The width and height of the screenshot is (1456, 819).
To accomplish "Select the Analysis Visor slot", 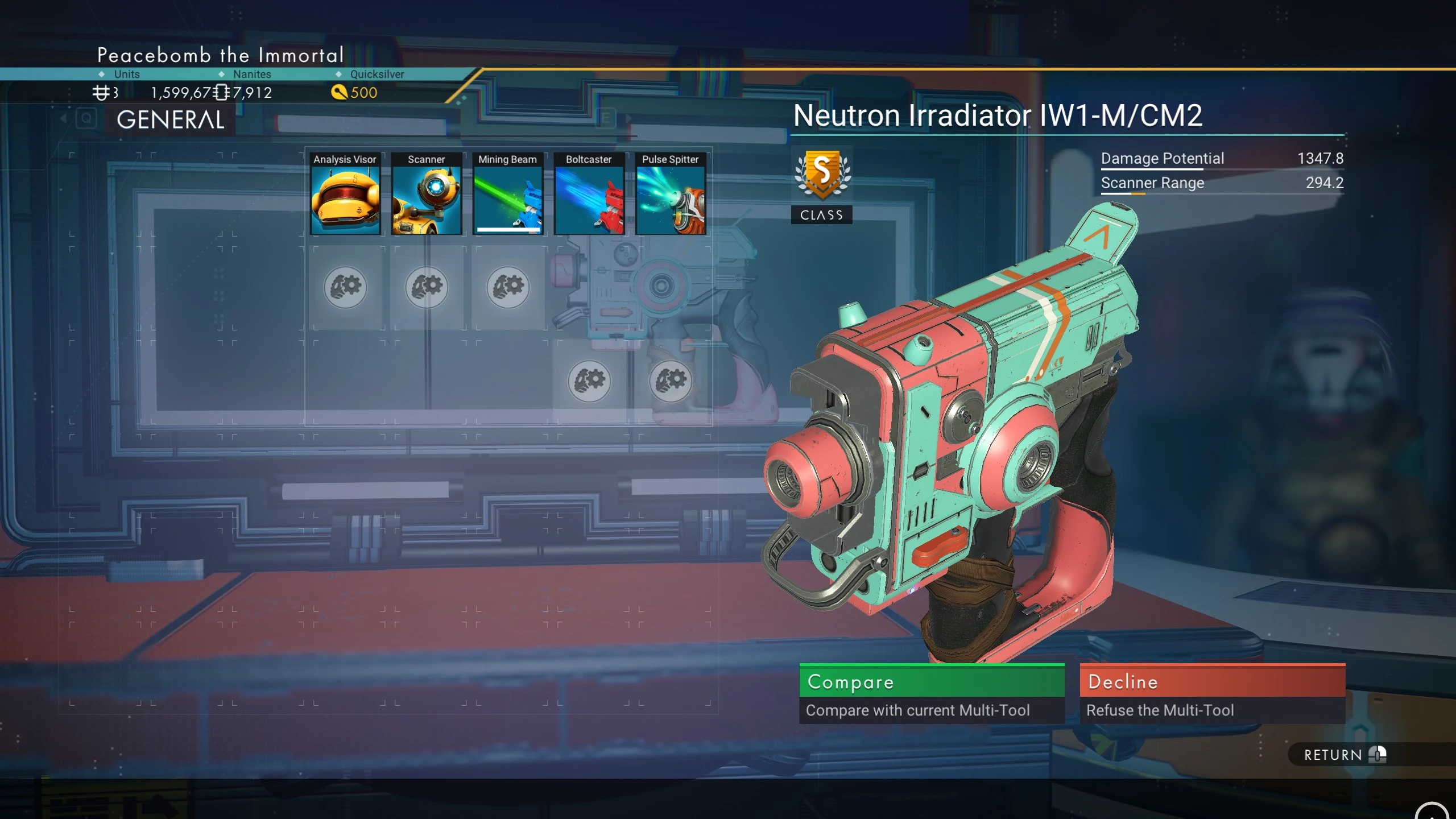I will pos(345,194).
